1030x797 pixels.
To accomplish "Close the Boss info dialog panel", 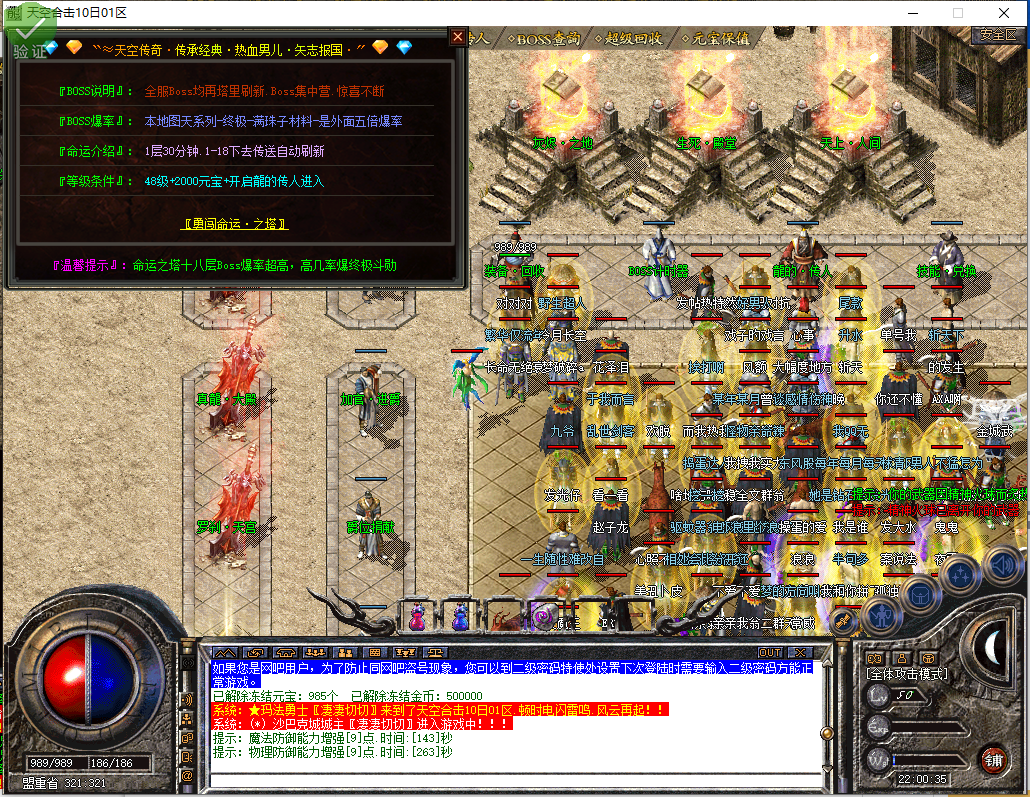I will tap(458, 37).
